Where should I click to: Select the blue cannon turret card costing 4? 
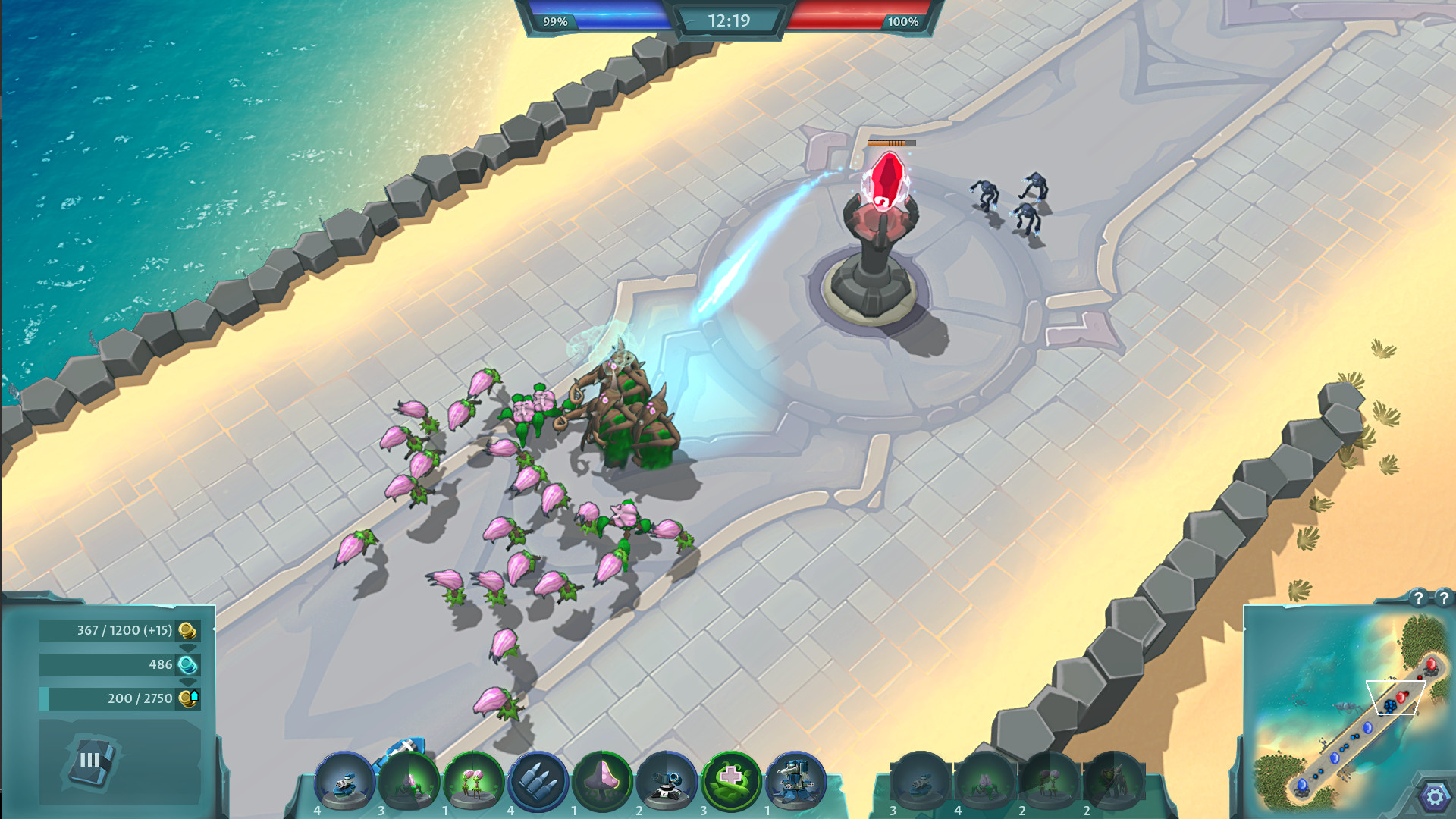[344, 781]
